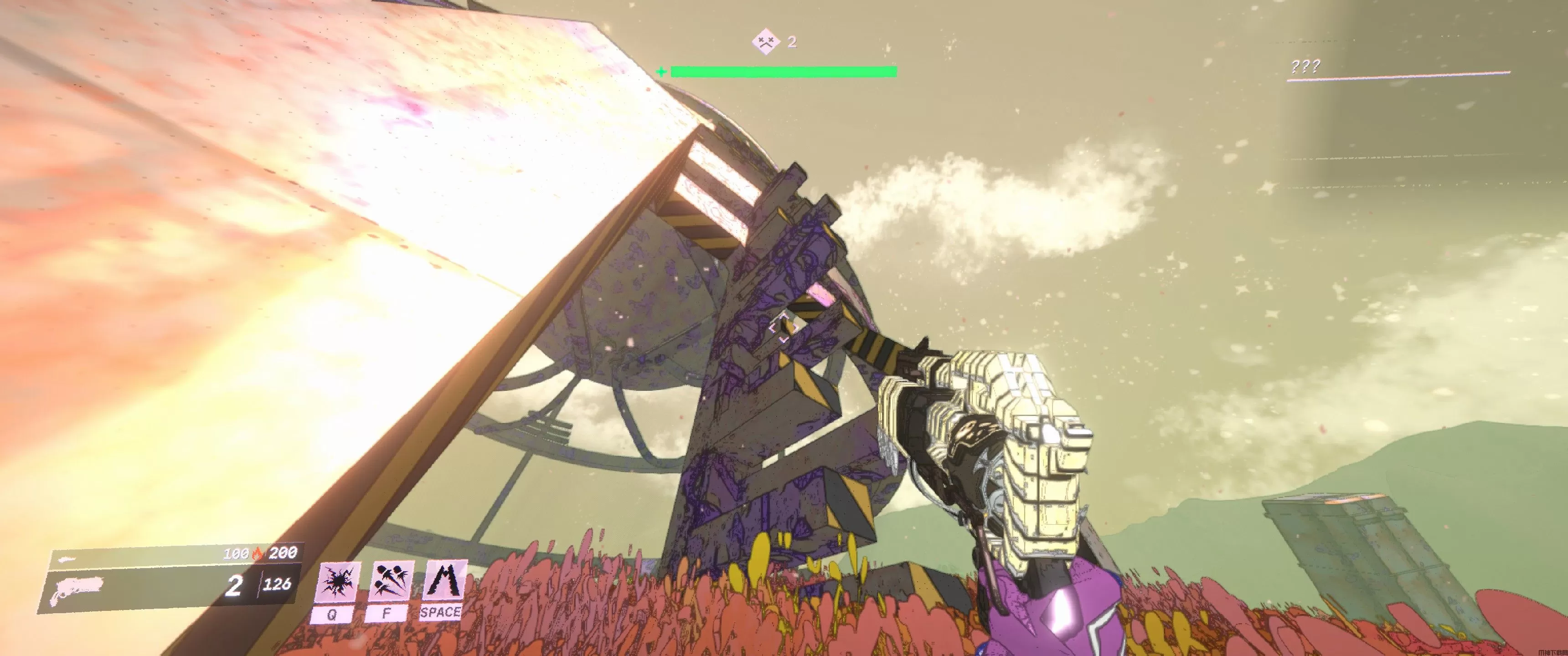Click the dead-face kill counter icon

click(x=766, y=42)
